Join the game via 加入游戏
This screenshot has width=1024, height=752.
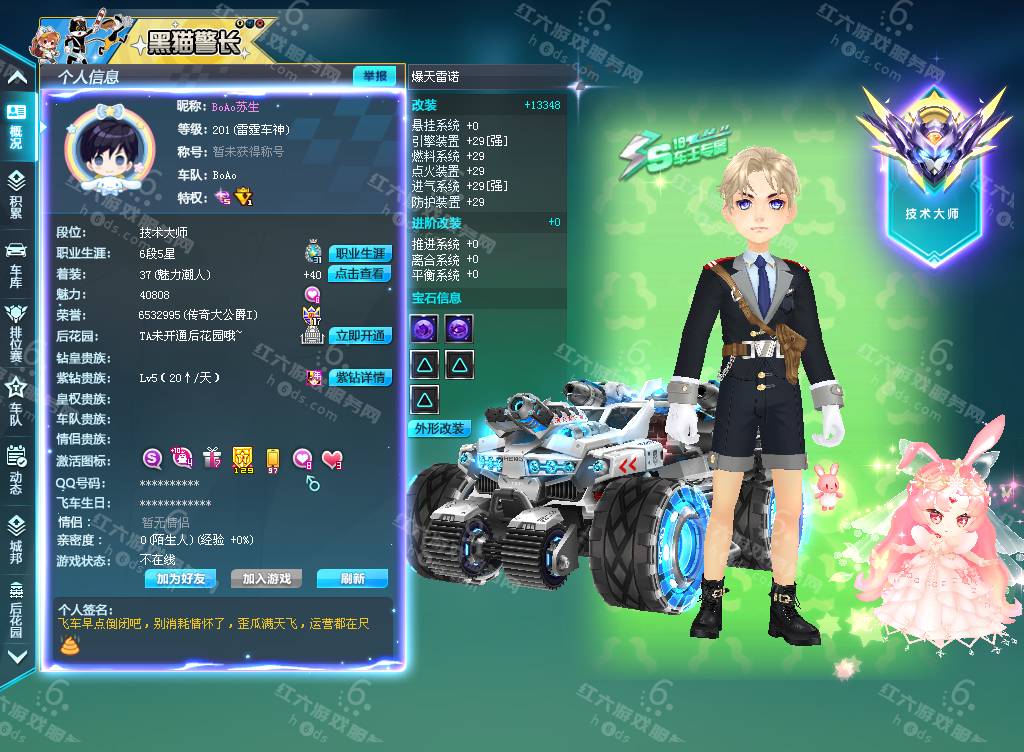(x=266, y=579)
